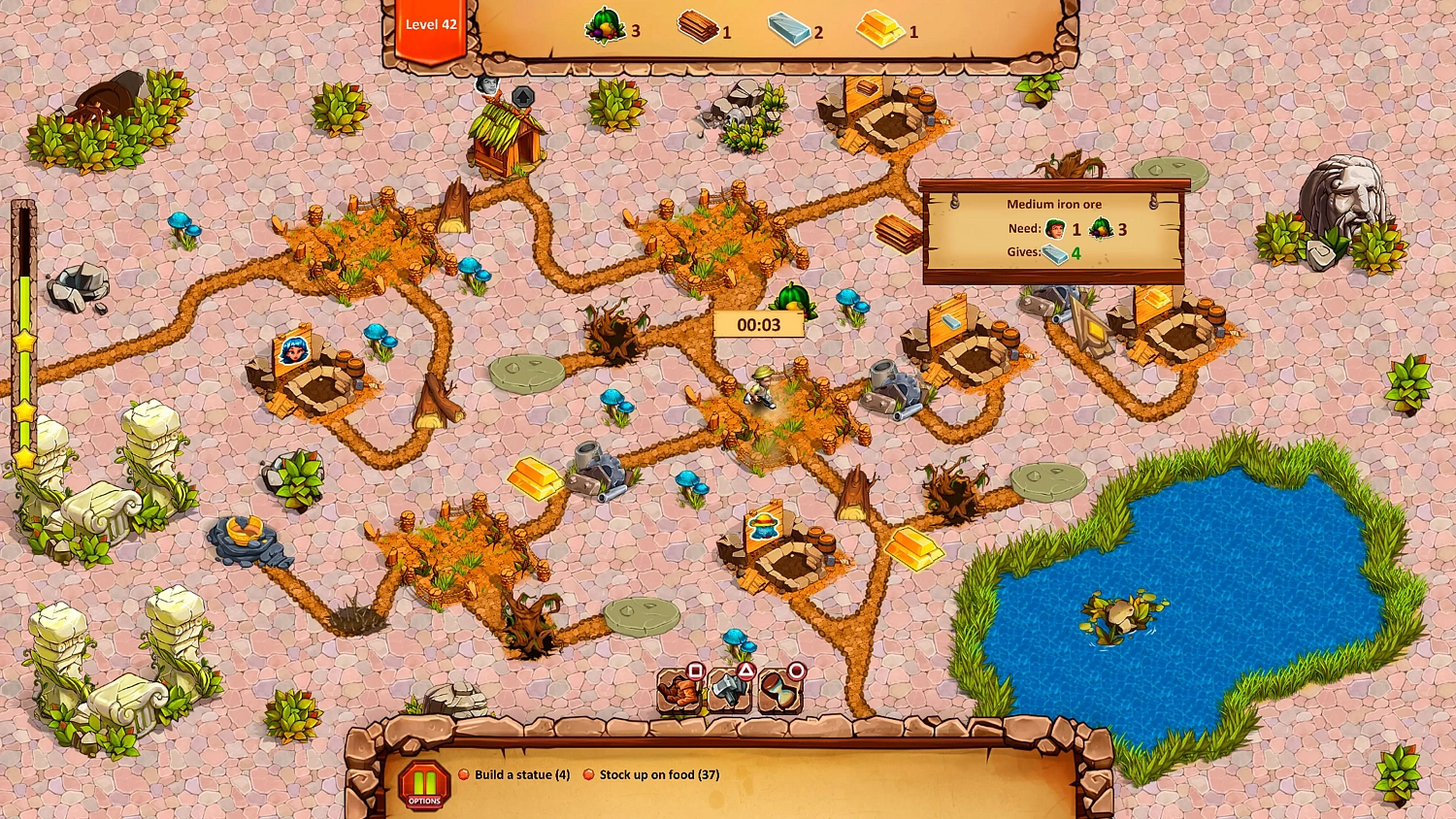
Task: Pick up the watermelon near the center path
Action: click(x=793, y=298)
